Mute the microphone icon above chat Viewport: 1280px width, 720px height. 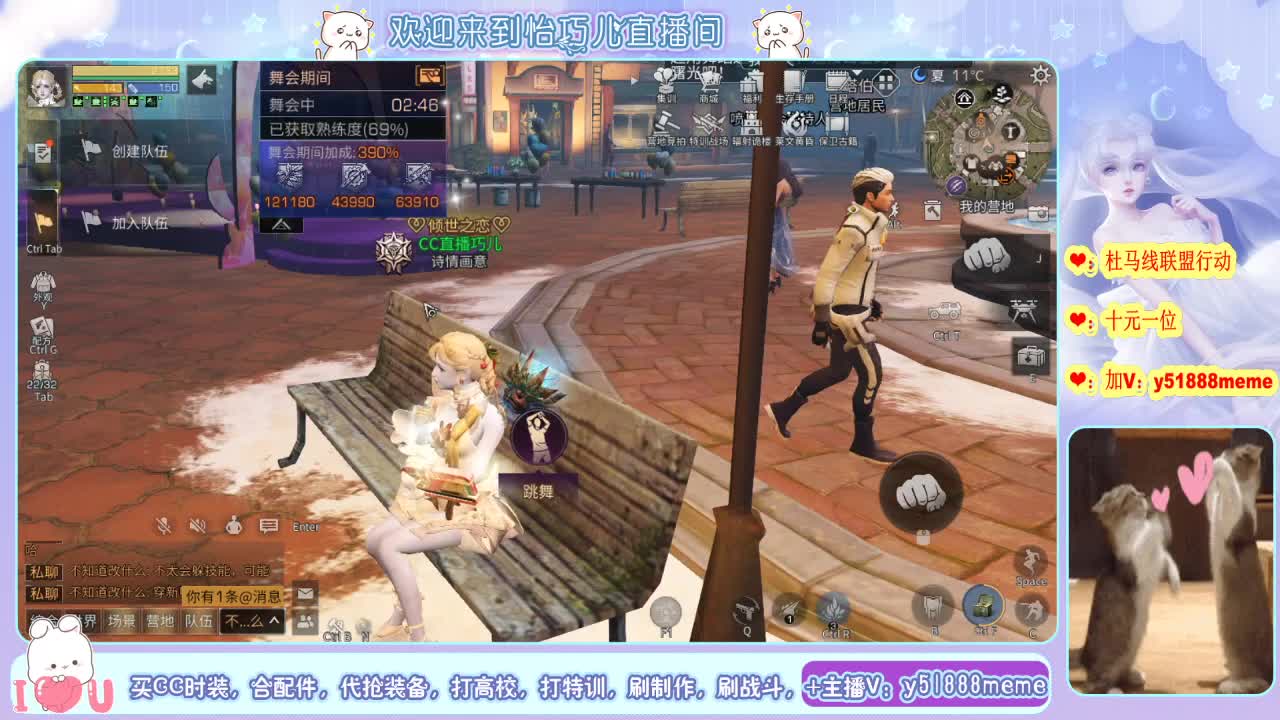163,526
